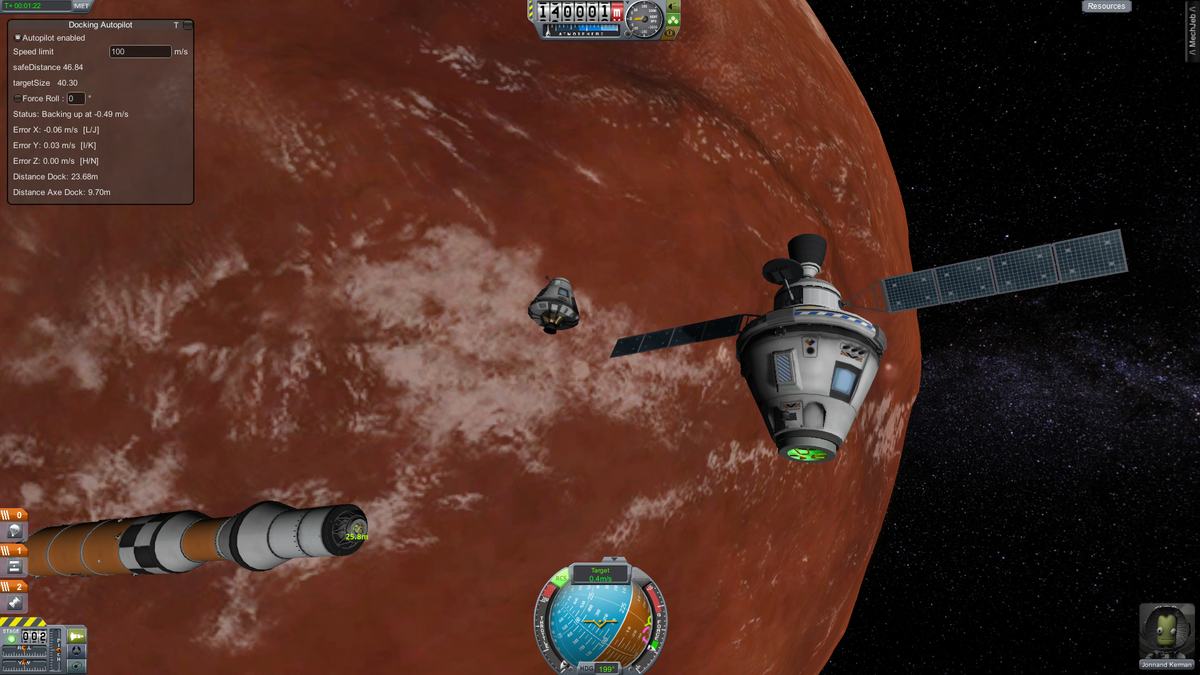Image resolution: width=1200 pixels, height=675 pixels.
Task: Switch to staging mode rocket button
Action: click(77, 636)
